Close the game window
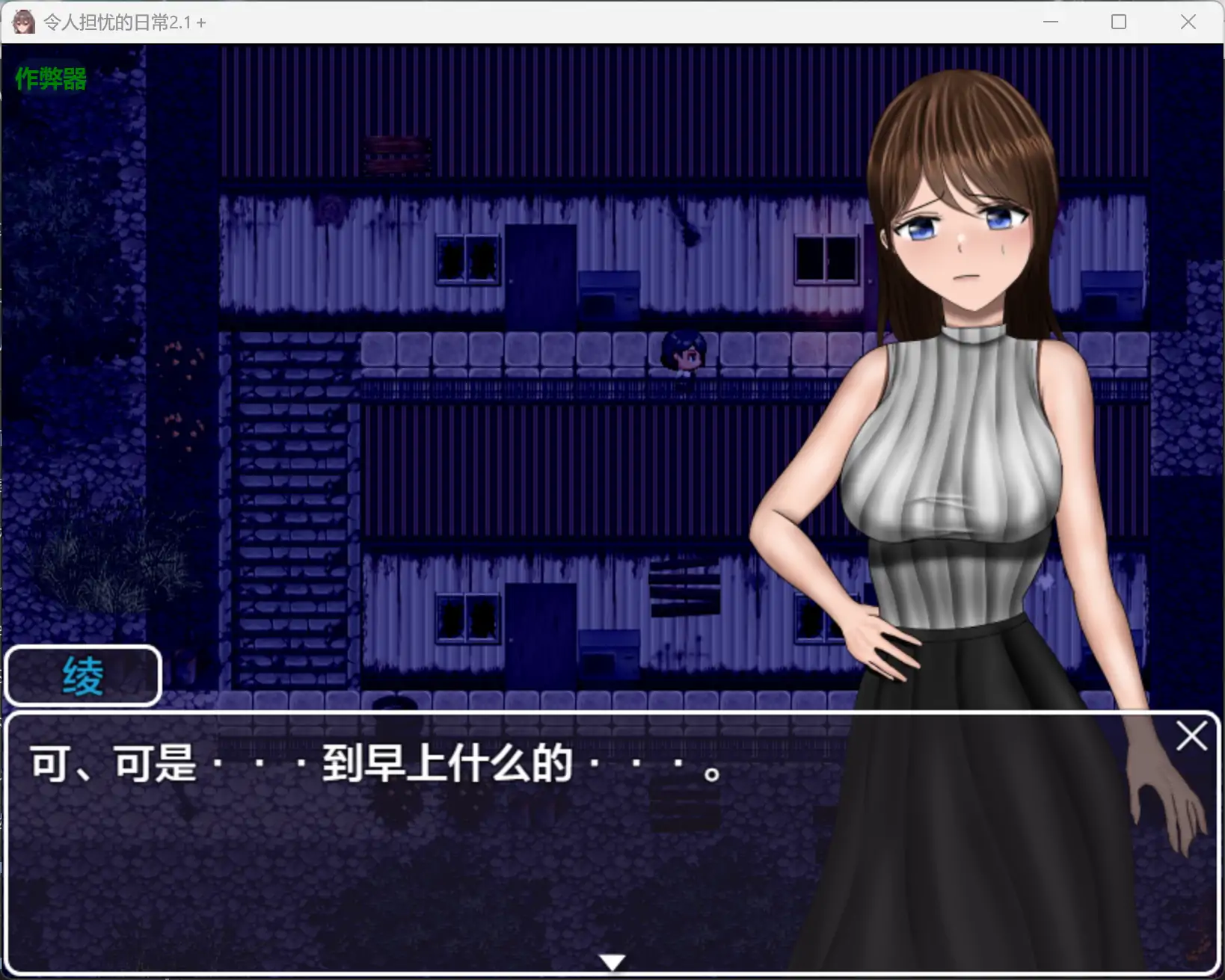This screenshot has width=1225, height=980. tap(1188, 22)
